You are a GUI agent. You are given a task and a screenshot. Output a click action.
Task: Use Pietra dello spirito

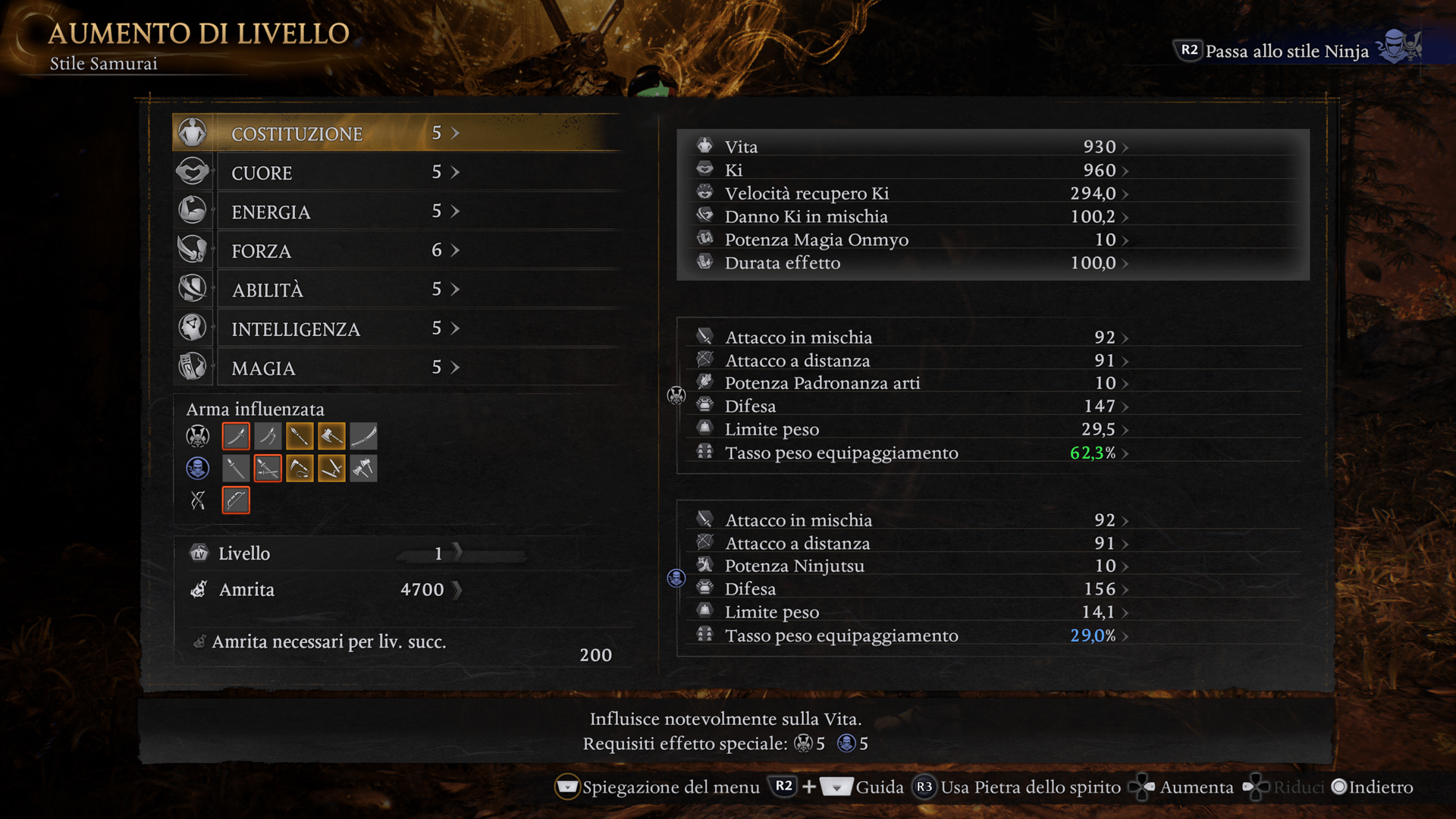1018,787
